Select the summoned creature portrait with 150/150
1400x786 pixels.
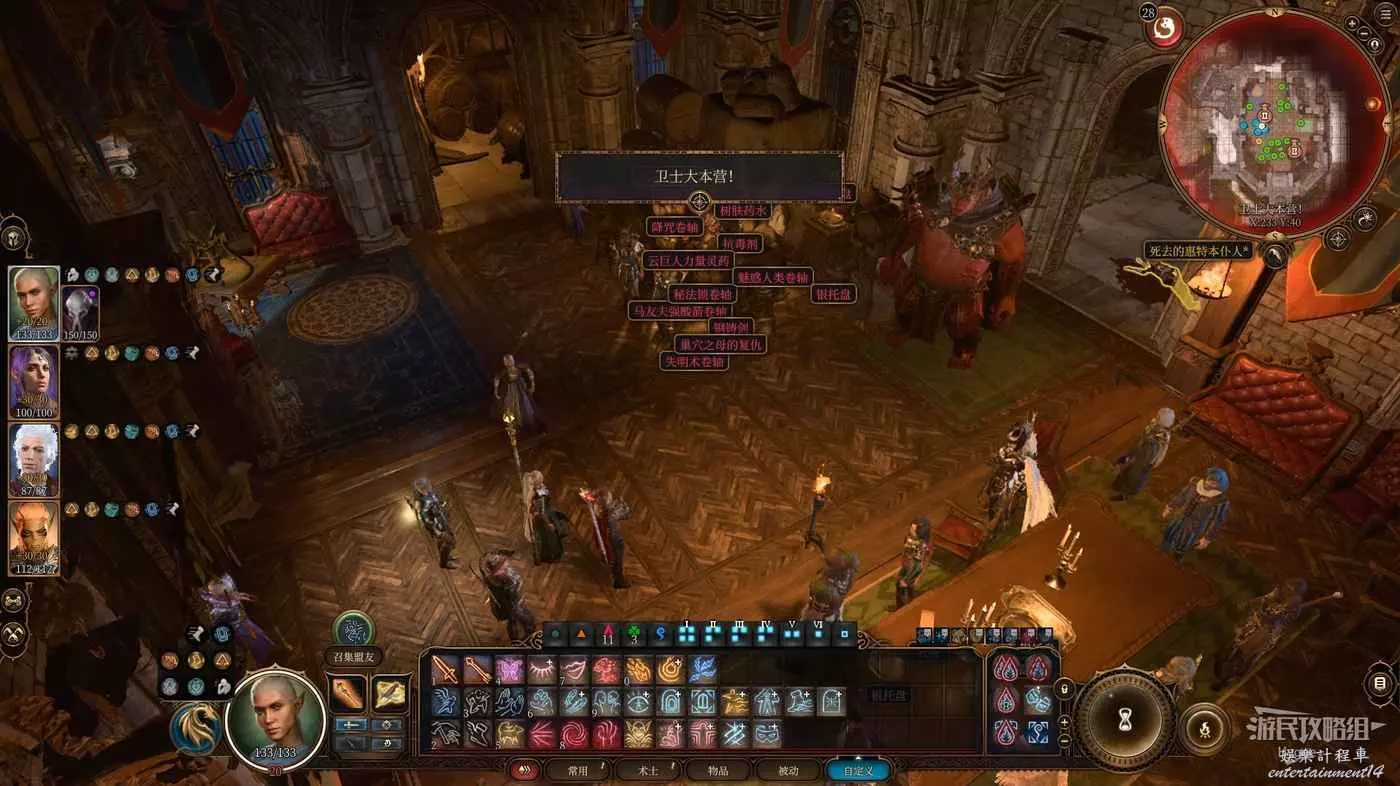coord(79,310)
